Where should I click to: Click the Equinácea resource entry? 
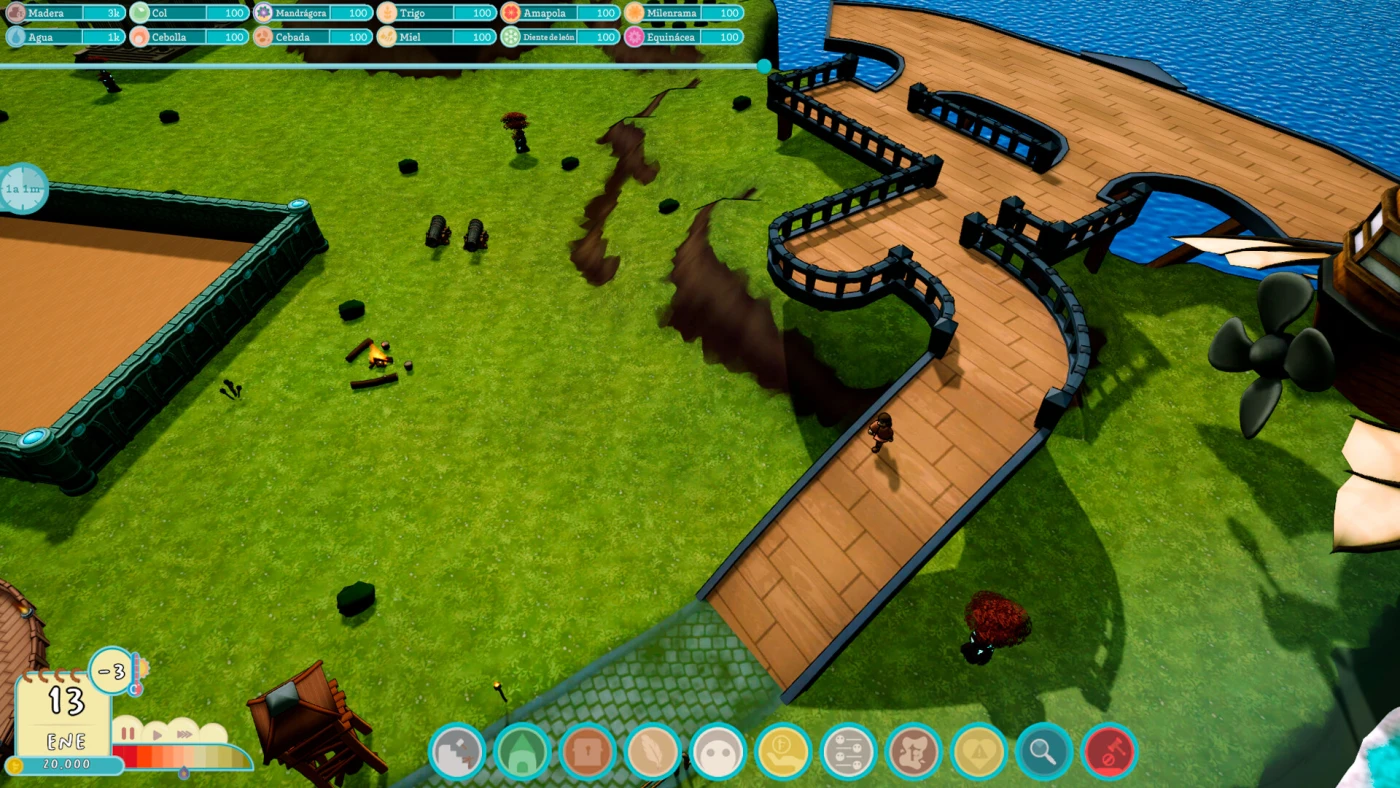pyautogui.click(x=684, y=37)
